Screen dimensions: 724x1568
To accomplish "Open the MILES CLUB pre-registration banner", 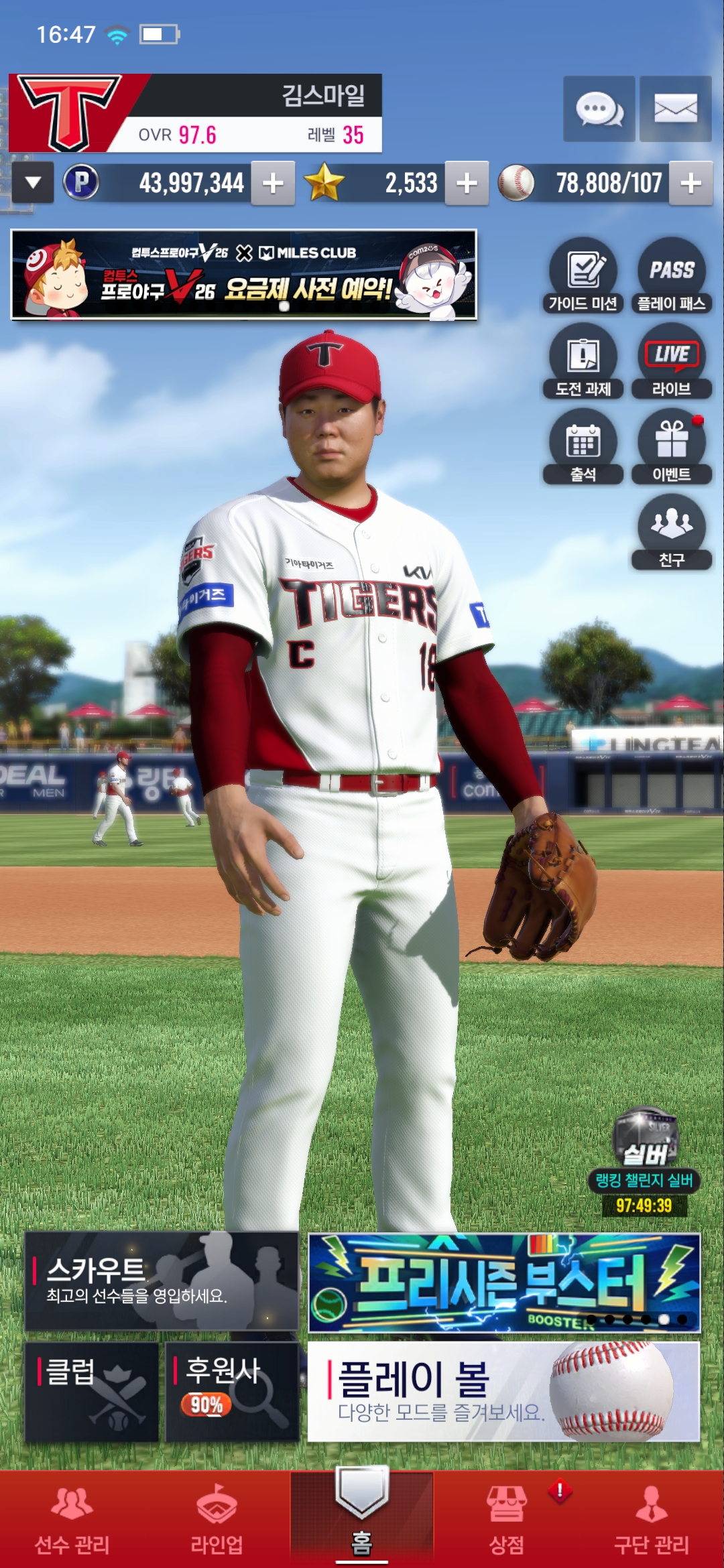I will coord(244,275).
